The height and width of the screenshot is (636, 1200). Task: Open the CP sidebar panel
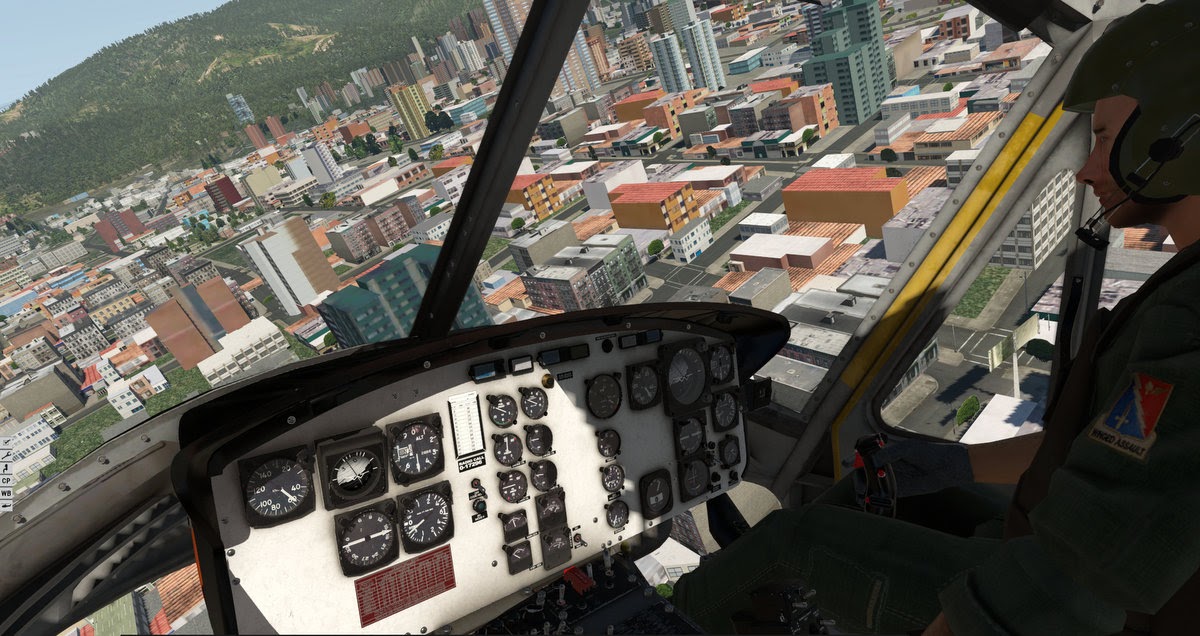[x=6, y=480]
